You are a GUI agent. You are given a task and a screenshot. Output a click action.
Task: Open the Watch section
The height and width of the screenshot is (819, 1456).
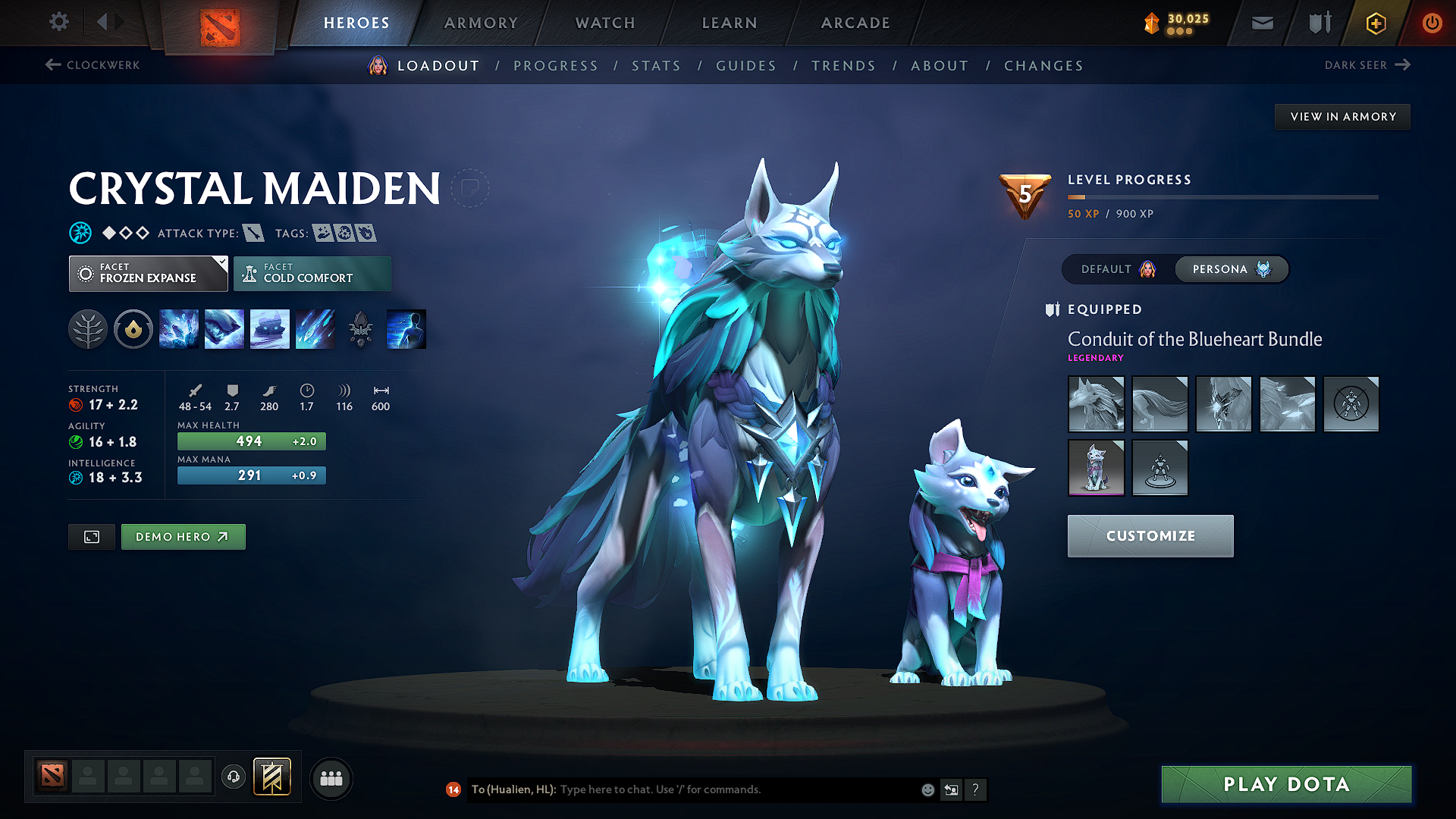[605, 23]
